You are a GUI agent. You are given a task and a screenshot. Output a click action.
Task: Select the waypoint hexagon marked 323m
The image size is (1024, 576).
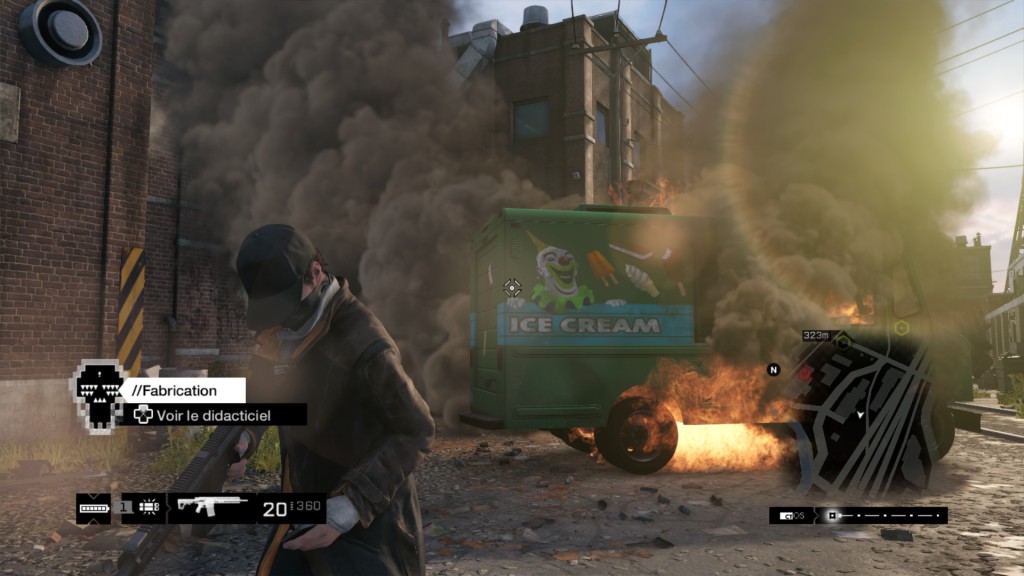point(842,342)
